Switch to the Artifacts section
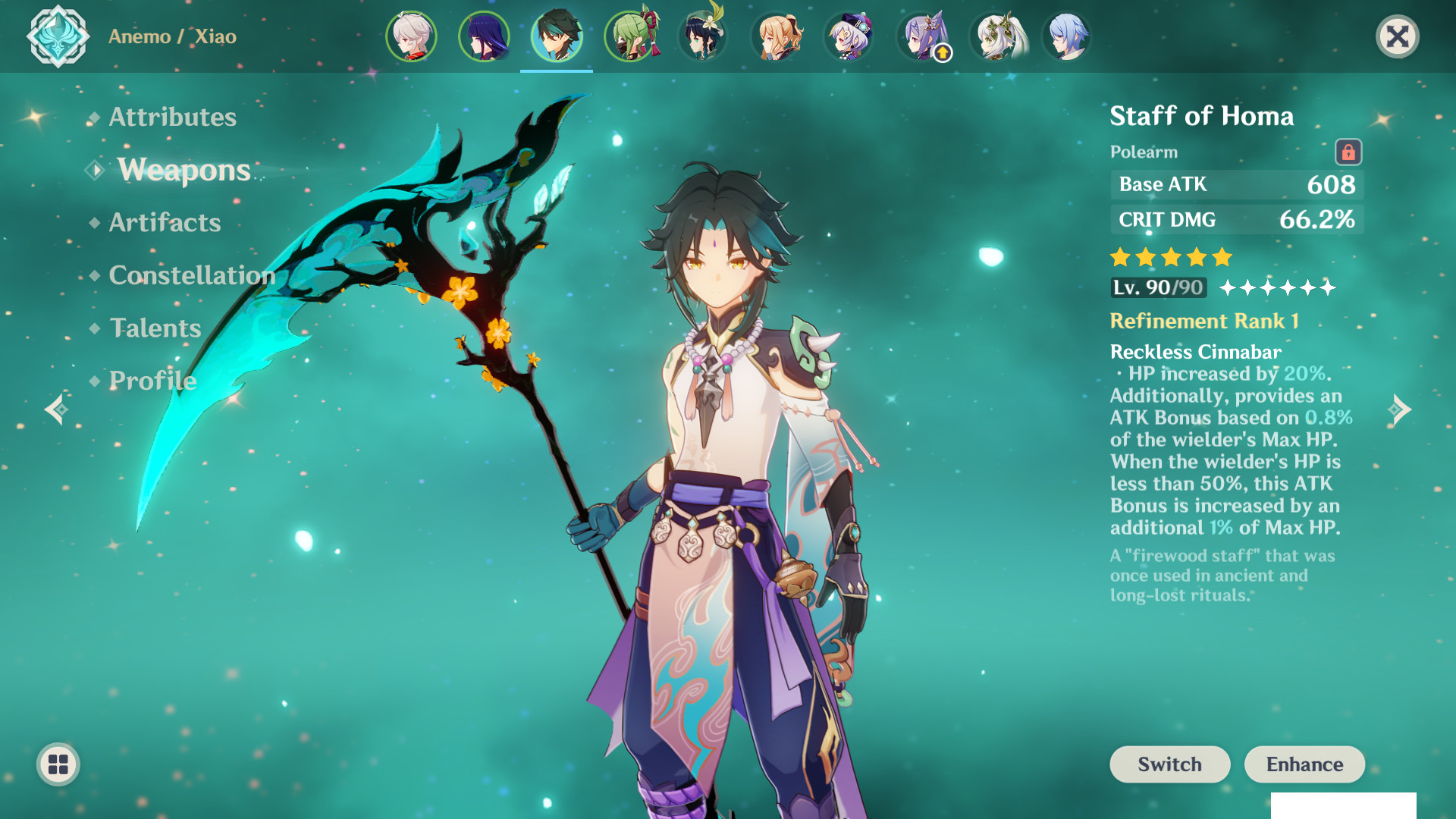Viewport: 1456px width, 819px height. click(x=164, y=222)
